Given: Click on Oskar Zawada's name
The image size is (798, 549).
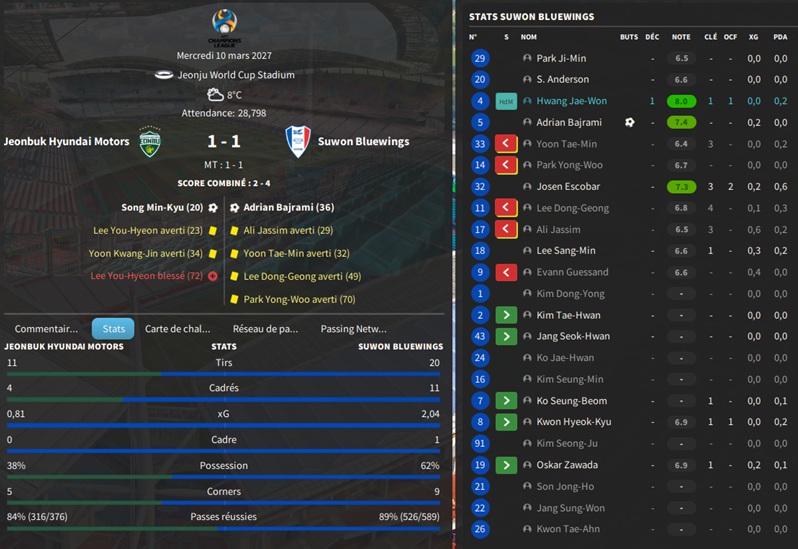Looking at the screenshot, I should [567, 465].
